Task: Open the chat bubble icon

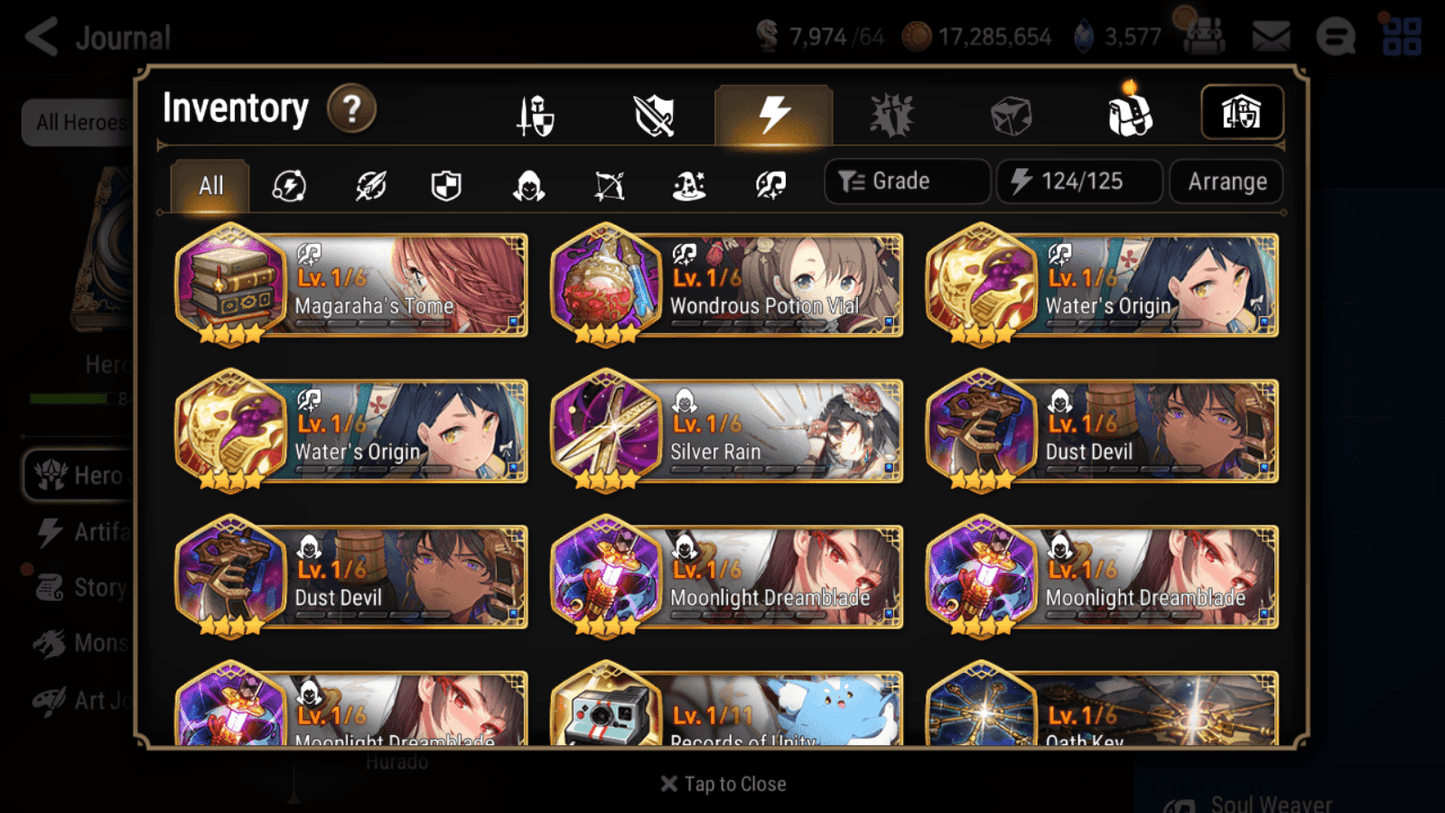Action: point(1335,36)
